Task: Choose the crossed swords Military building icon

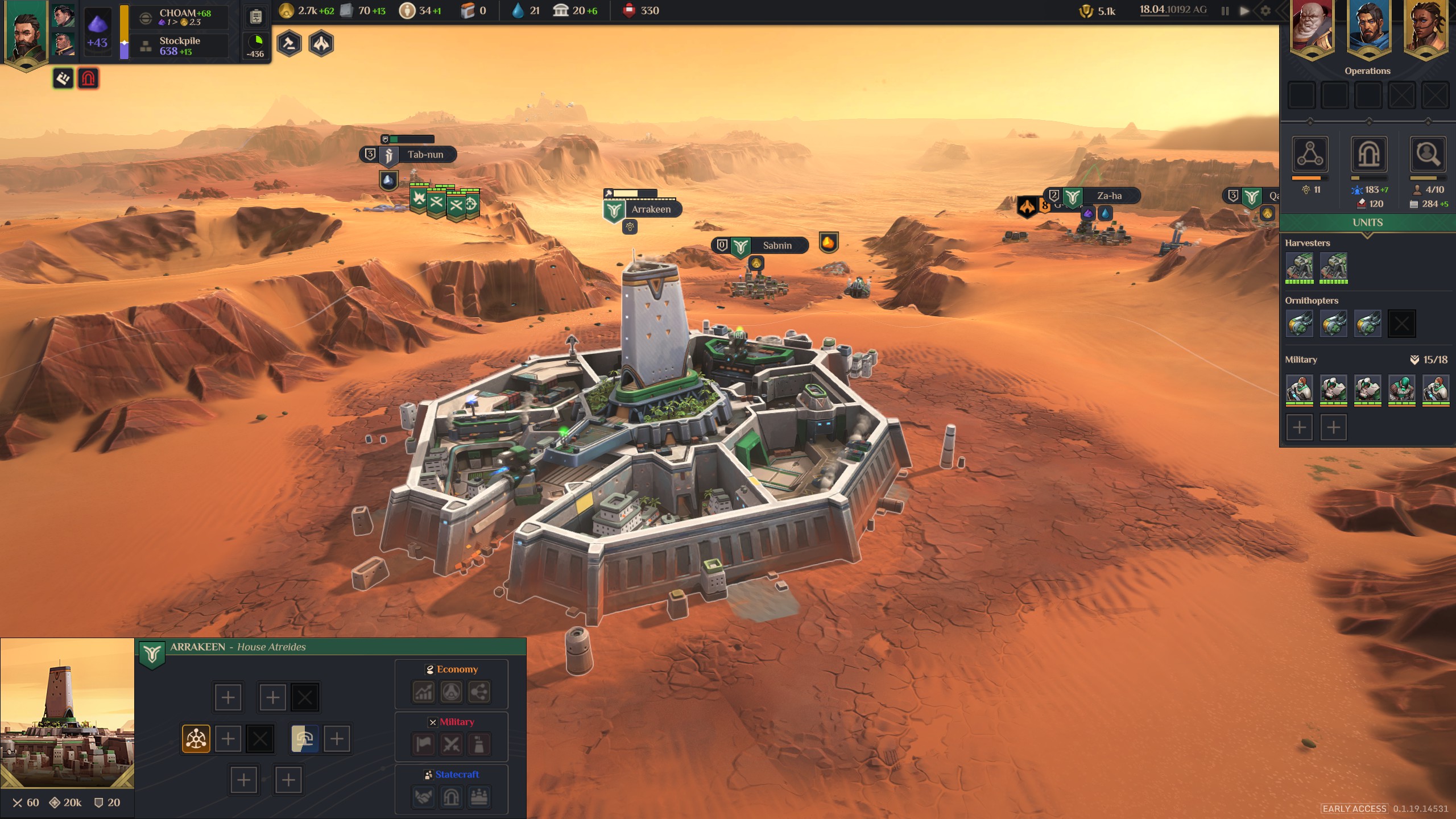Action: [x=451, y=744]
